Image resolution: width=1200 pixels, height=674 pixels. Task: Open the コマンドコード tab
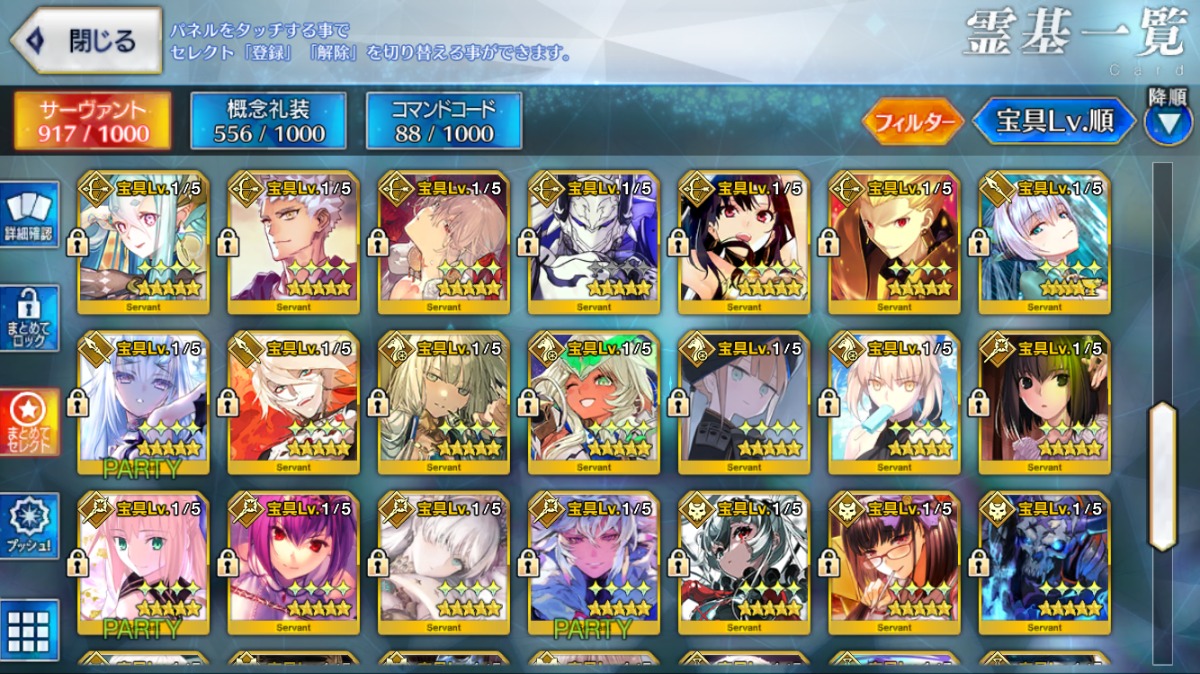[444, 121]
